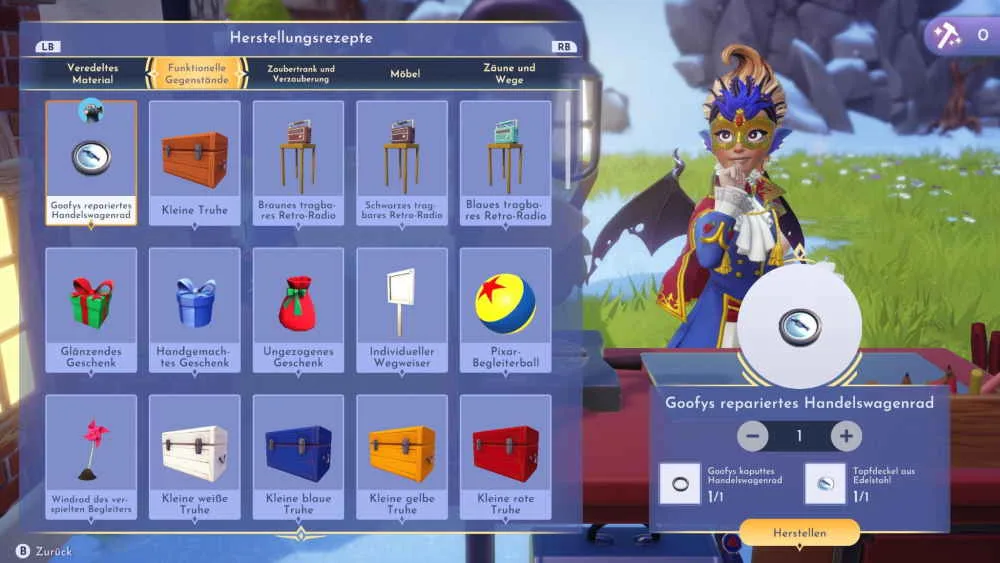The height and width of the screenshot is (563, 1000).
Task: Increase the crafting quantity with plus
Action: tap(846, 436)
